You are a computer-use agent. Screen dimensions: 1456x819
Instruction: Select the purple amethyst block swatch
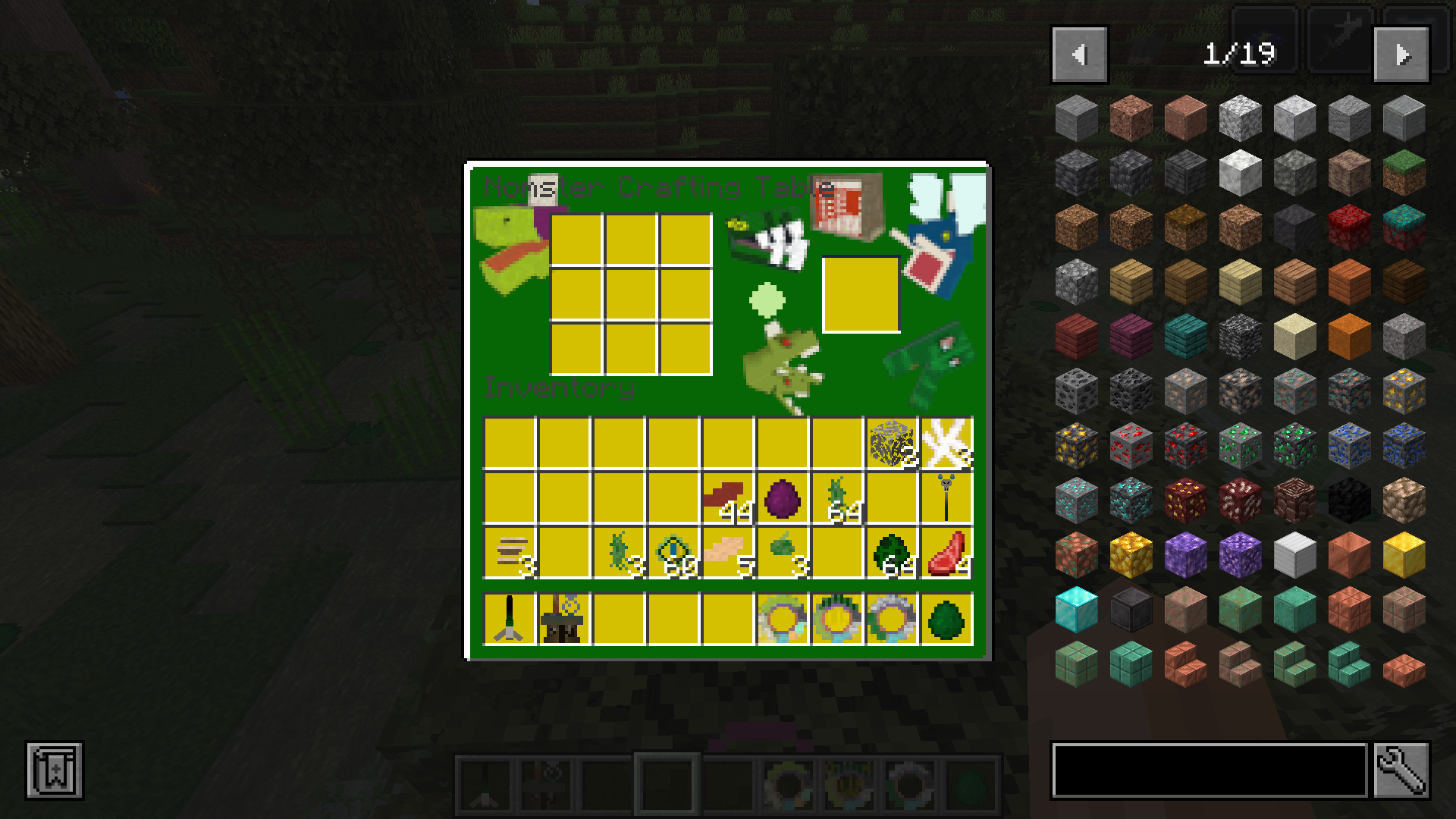tap(1186, 554)
